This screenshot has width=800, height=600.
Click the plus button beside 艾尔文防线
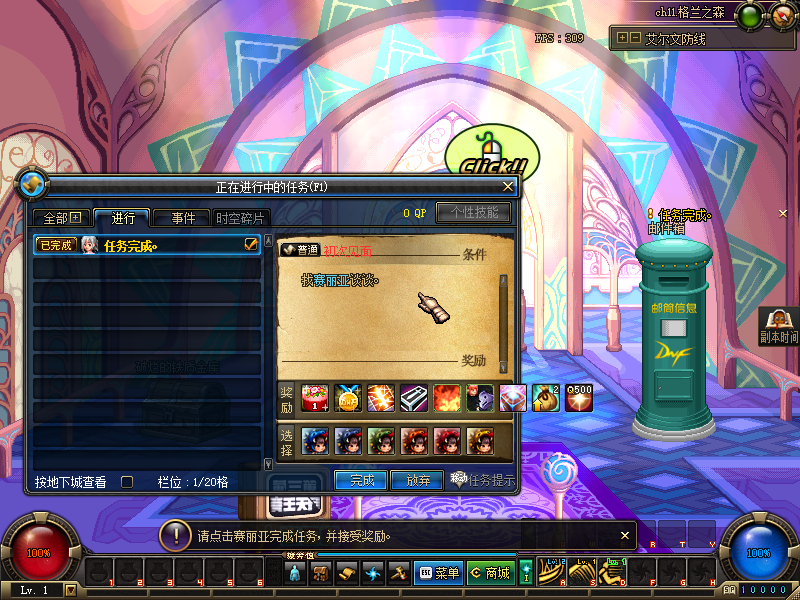point(622,38)
